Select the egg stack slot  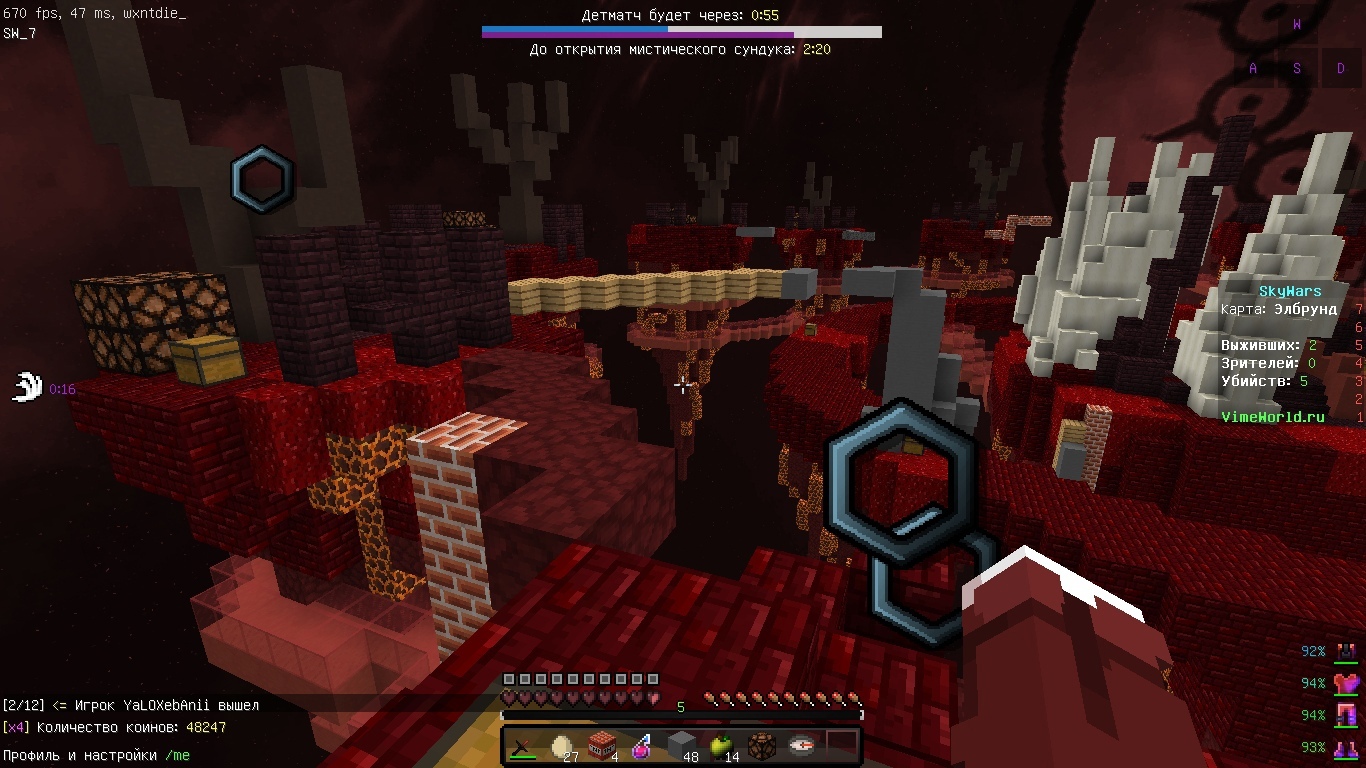pyautogui.click(x=562, y=746)
